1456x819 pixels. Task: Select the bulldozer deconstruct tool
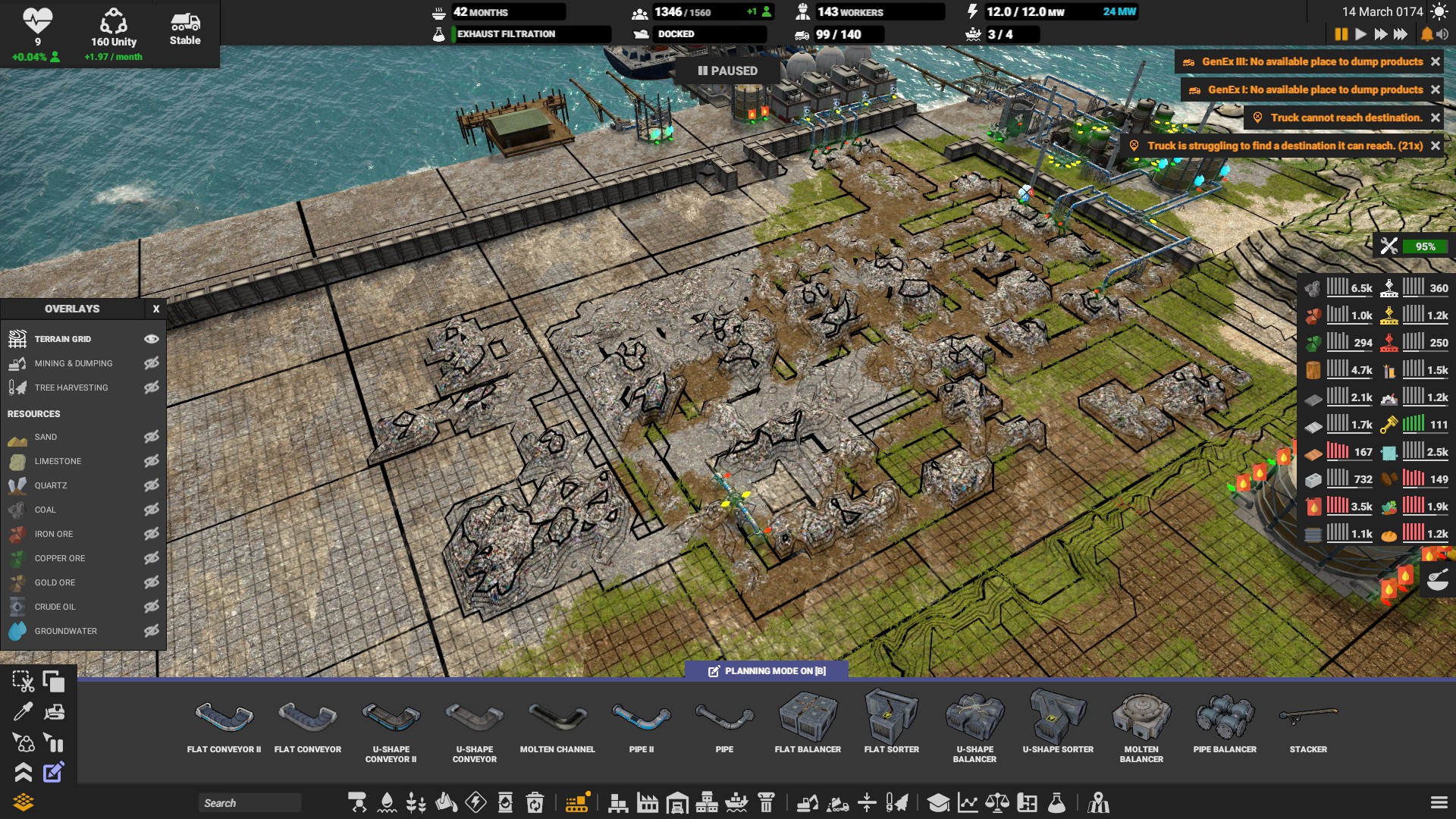click(55, 711)
